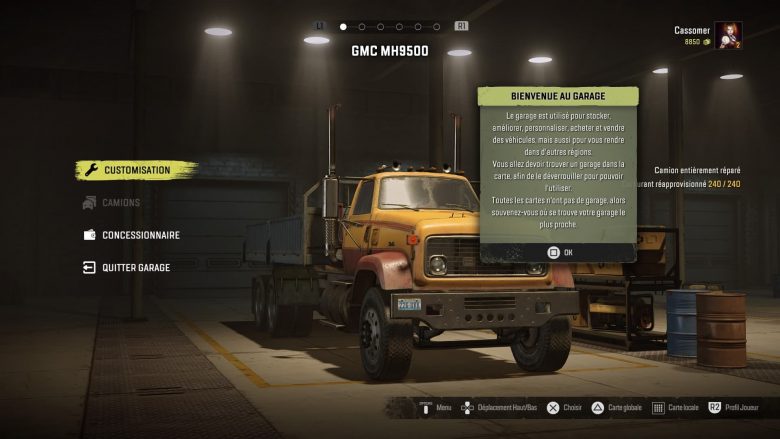Select the Camions menu entry
Screen dimensions: 780x439
pyautogui.click(x=120, y=203)
